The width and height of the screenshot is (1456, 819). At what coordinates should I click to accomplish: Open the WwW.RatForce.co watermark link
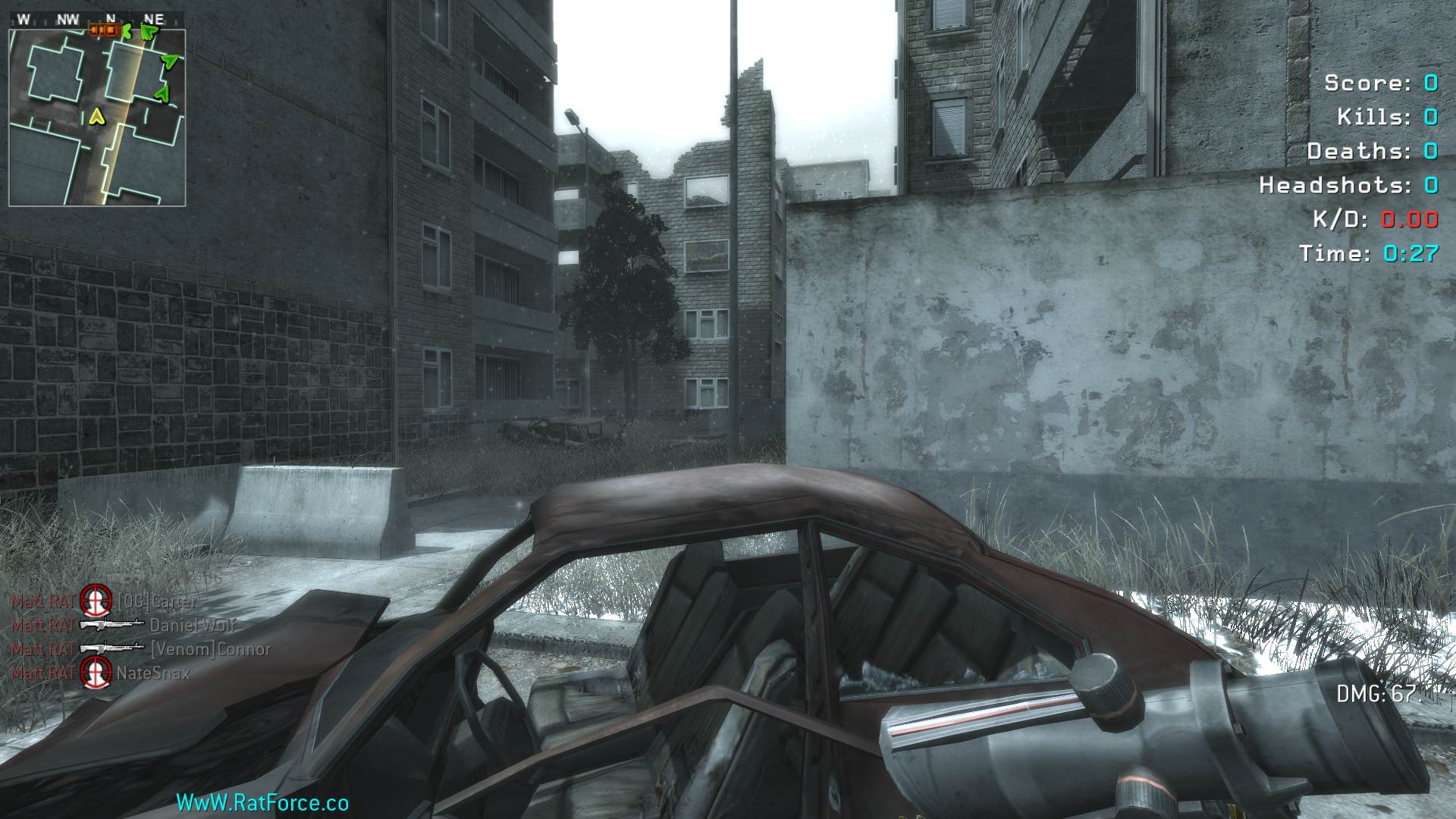point(262,802)
